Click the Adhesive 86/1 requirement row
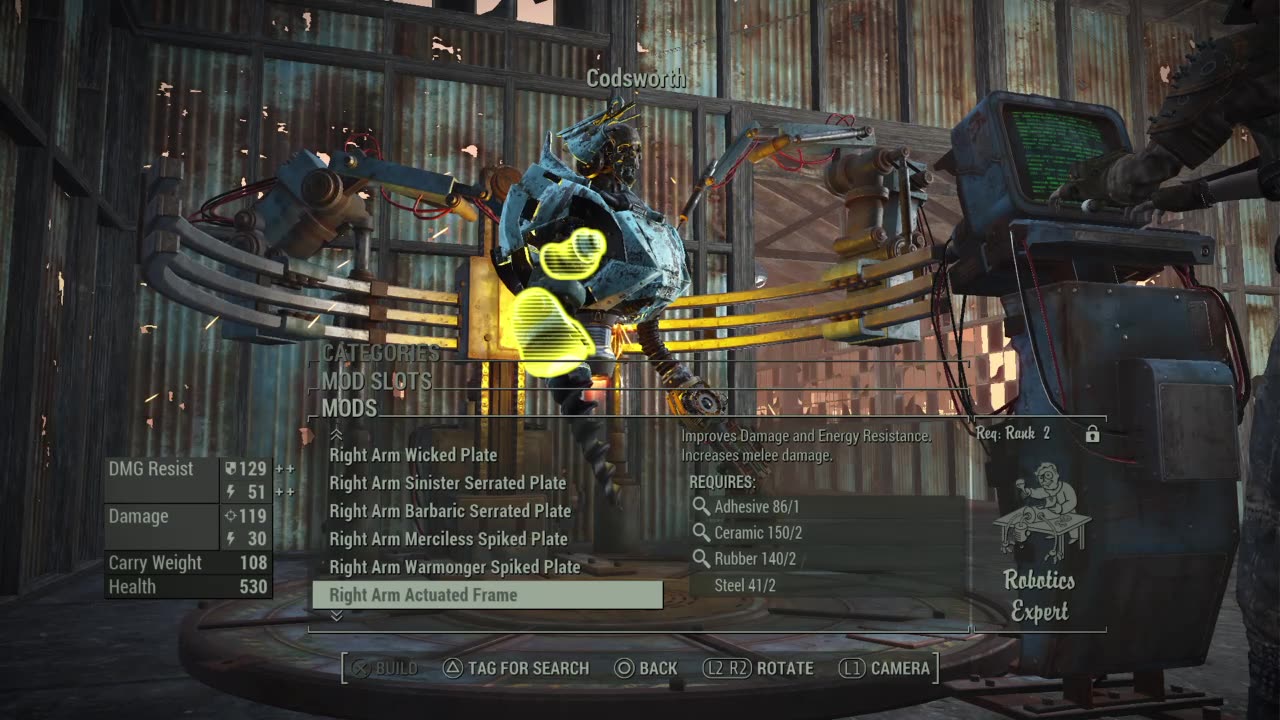The height and width of the screenshot is (720, 1280). 755,507
